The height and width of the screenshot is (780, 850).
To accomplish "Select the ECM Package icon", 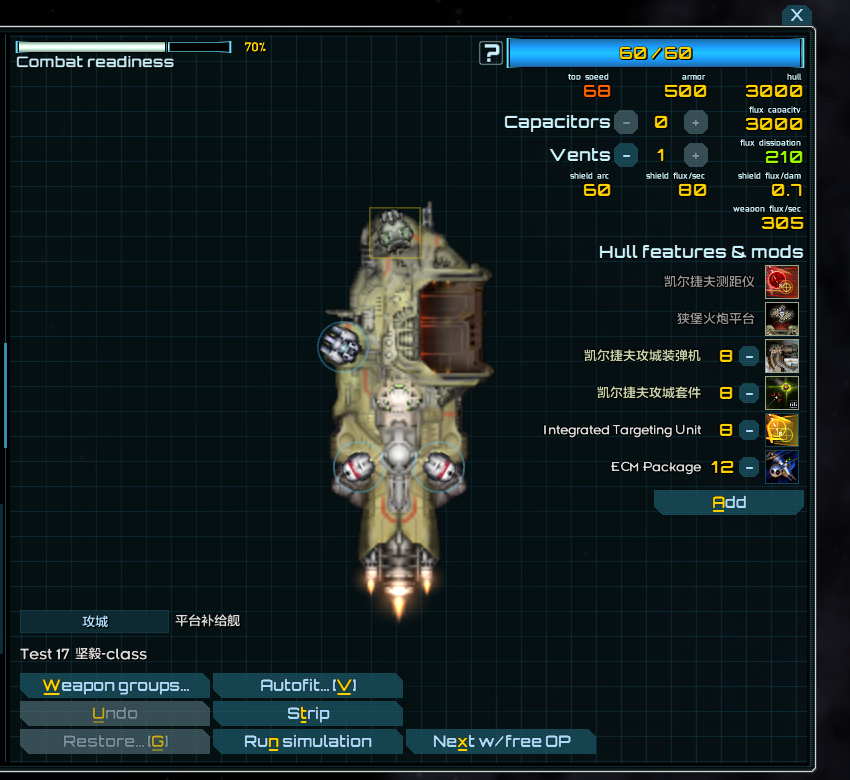I will [782, 467].
